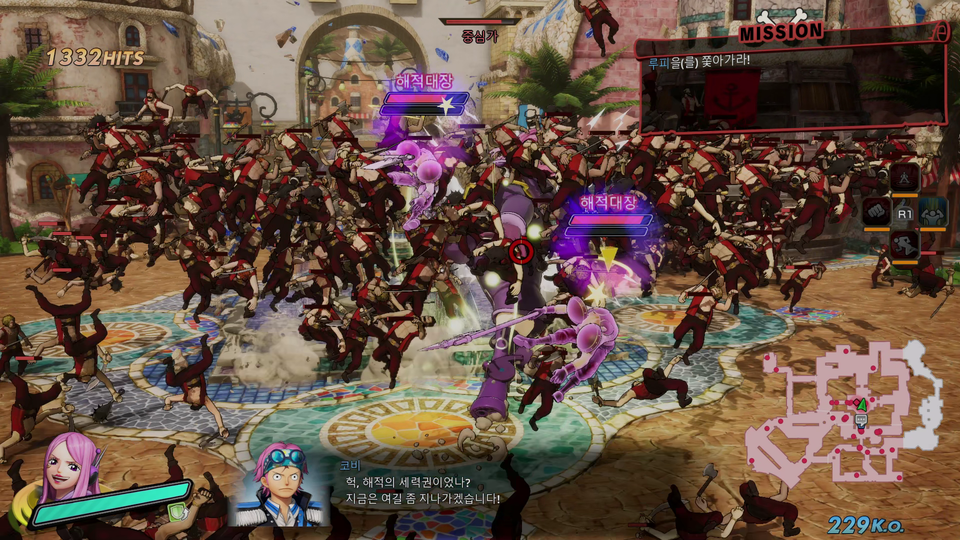Activate the running figure dash skill icon

(905, 245)
